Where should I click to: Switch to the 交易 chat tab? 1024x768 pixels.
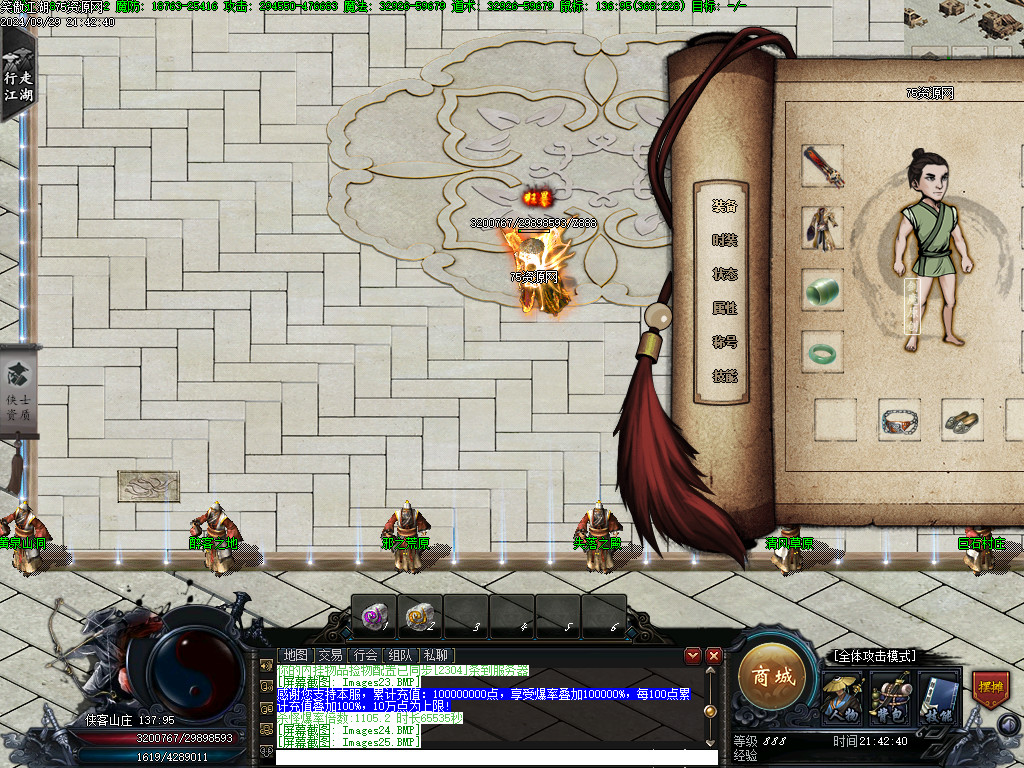click(330, 655)
